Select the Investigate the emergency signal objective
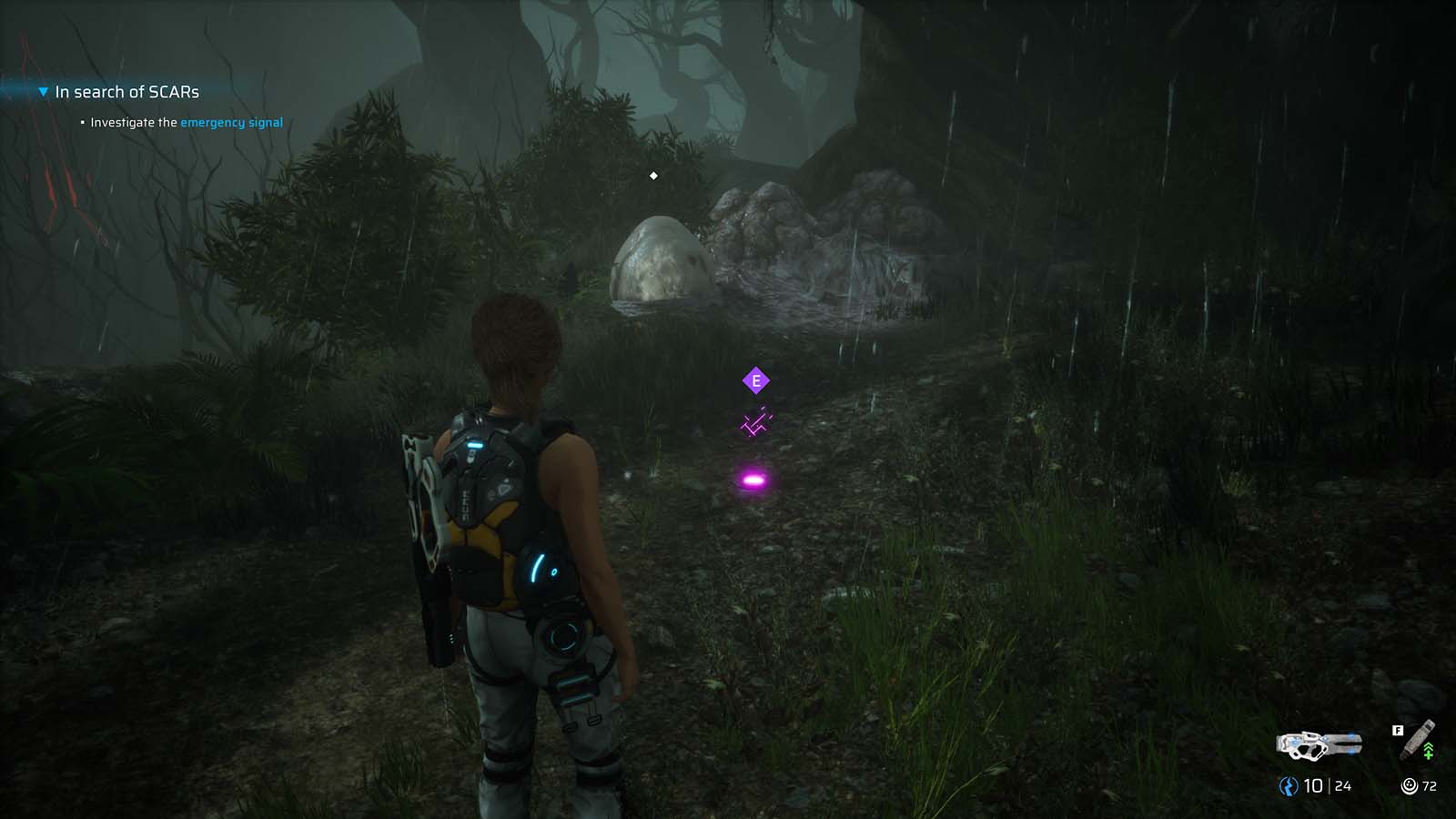The height and width of the screenshot is (819, 1456). pos(186,121)
